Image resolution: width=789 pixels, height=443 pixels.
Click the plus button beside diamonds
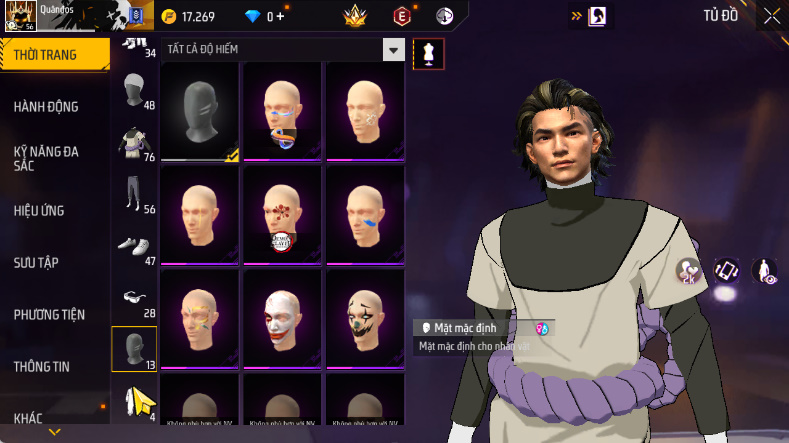pos(281,17)
